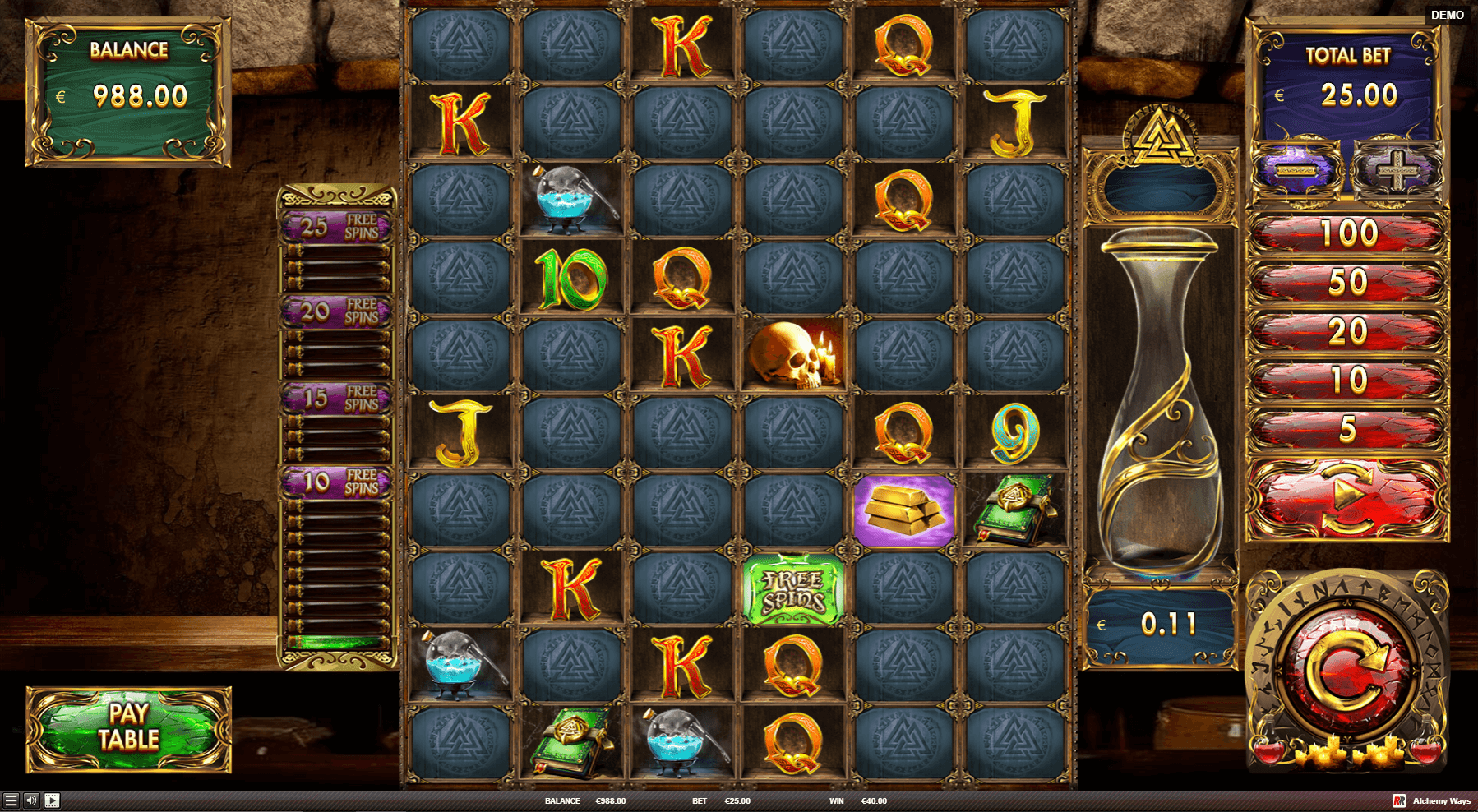Set autoplay to 10 spins

tap(1347, 381)
